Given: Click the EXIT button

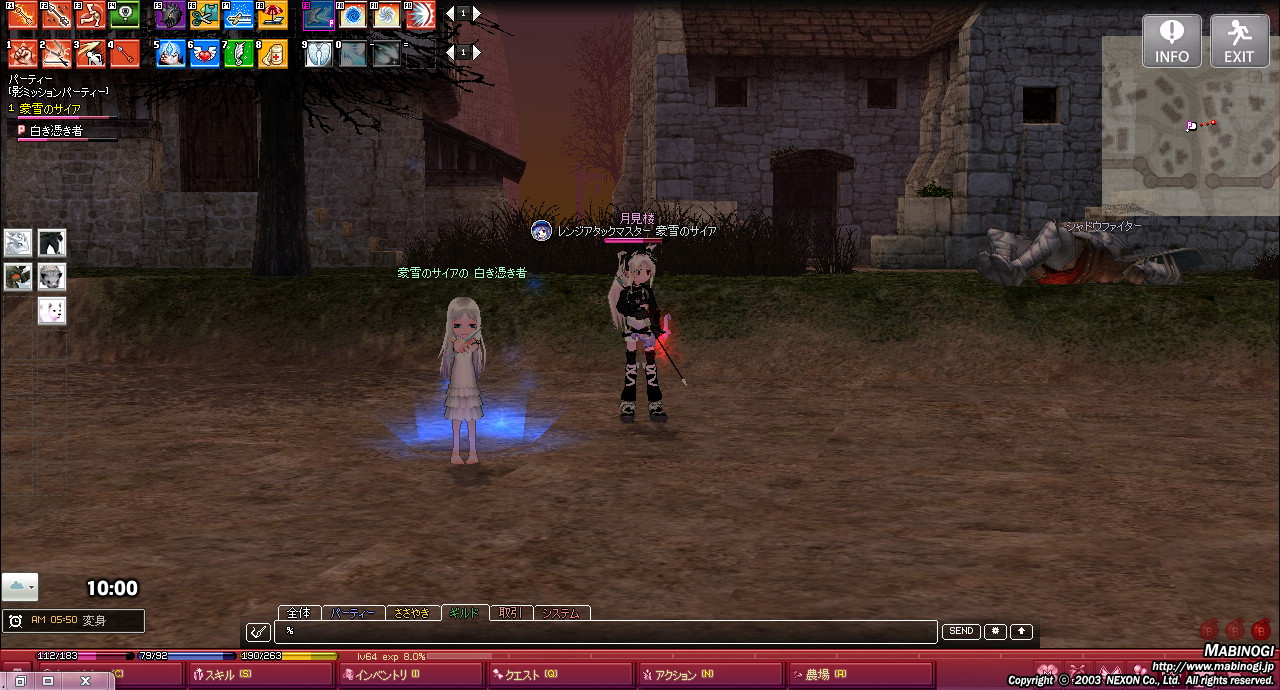Looking at the screenshot, I should tap(1239, 41).
